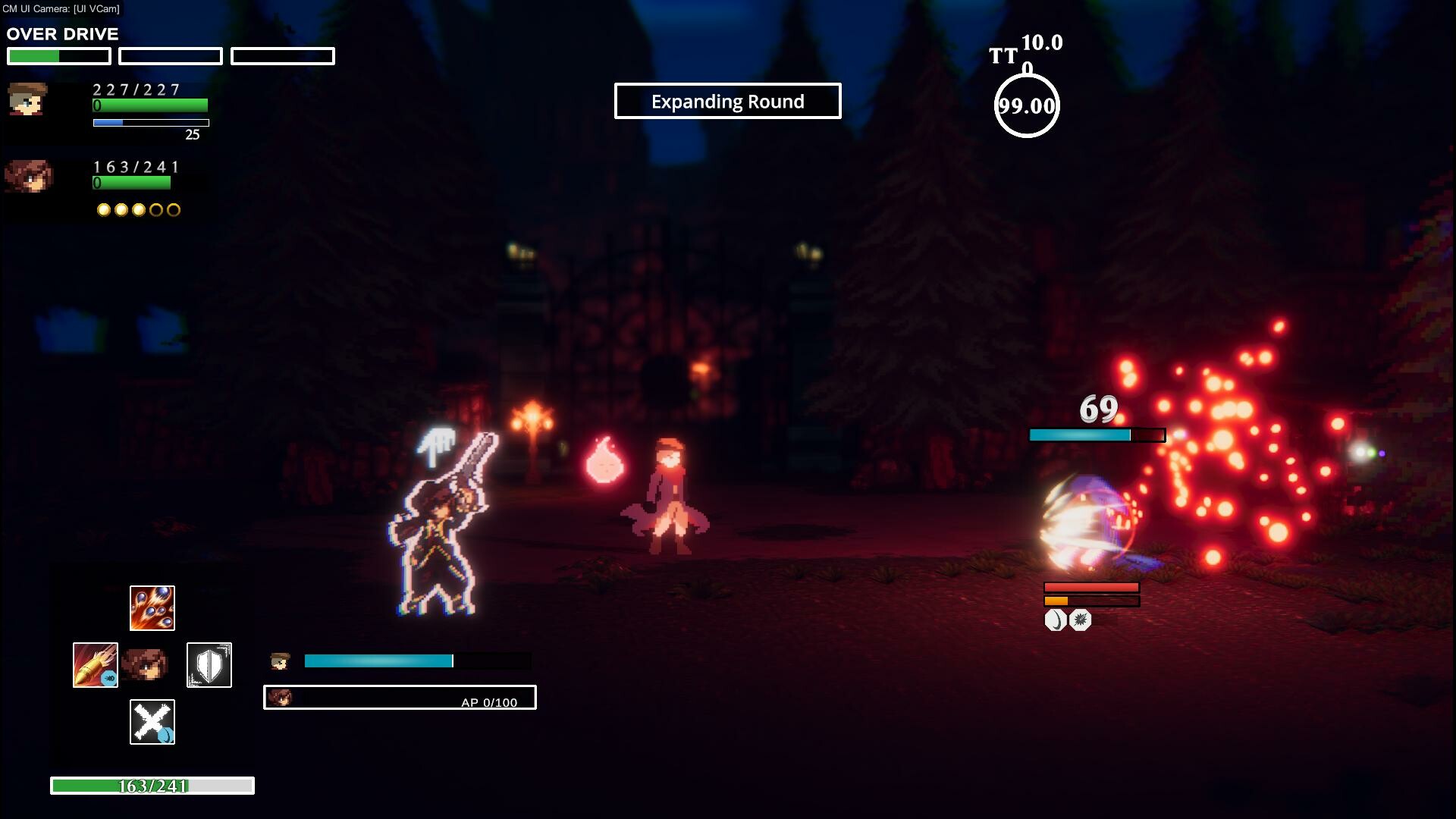This screenshot has height=819, width=1456.
Task: Click the 227/227 health readout
Action: click(135, 90)
